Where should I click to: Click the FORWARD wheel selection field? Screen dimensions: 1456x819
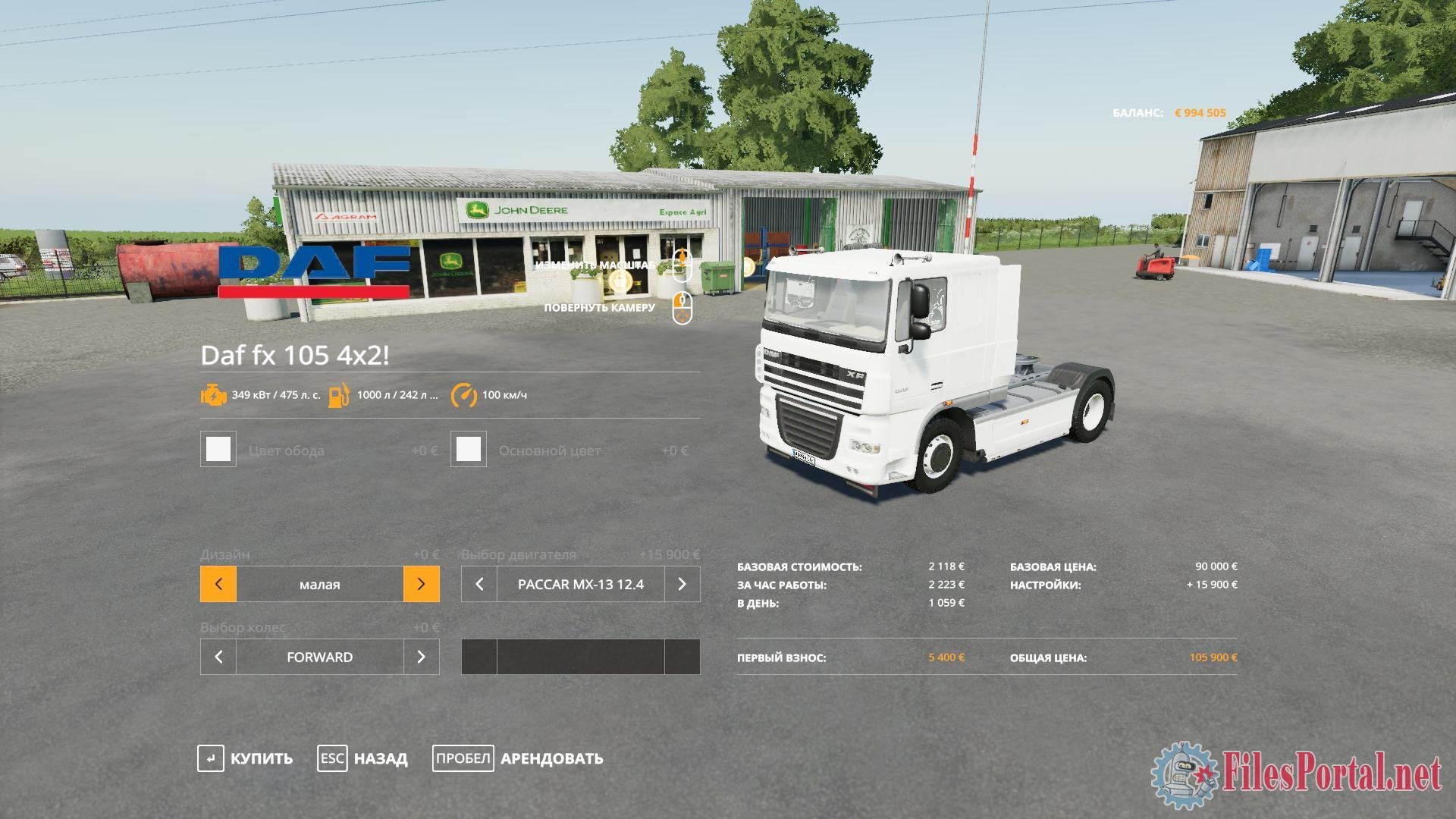point(319,657)
